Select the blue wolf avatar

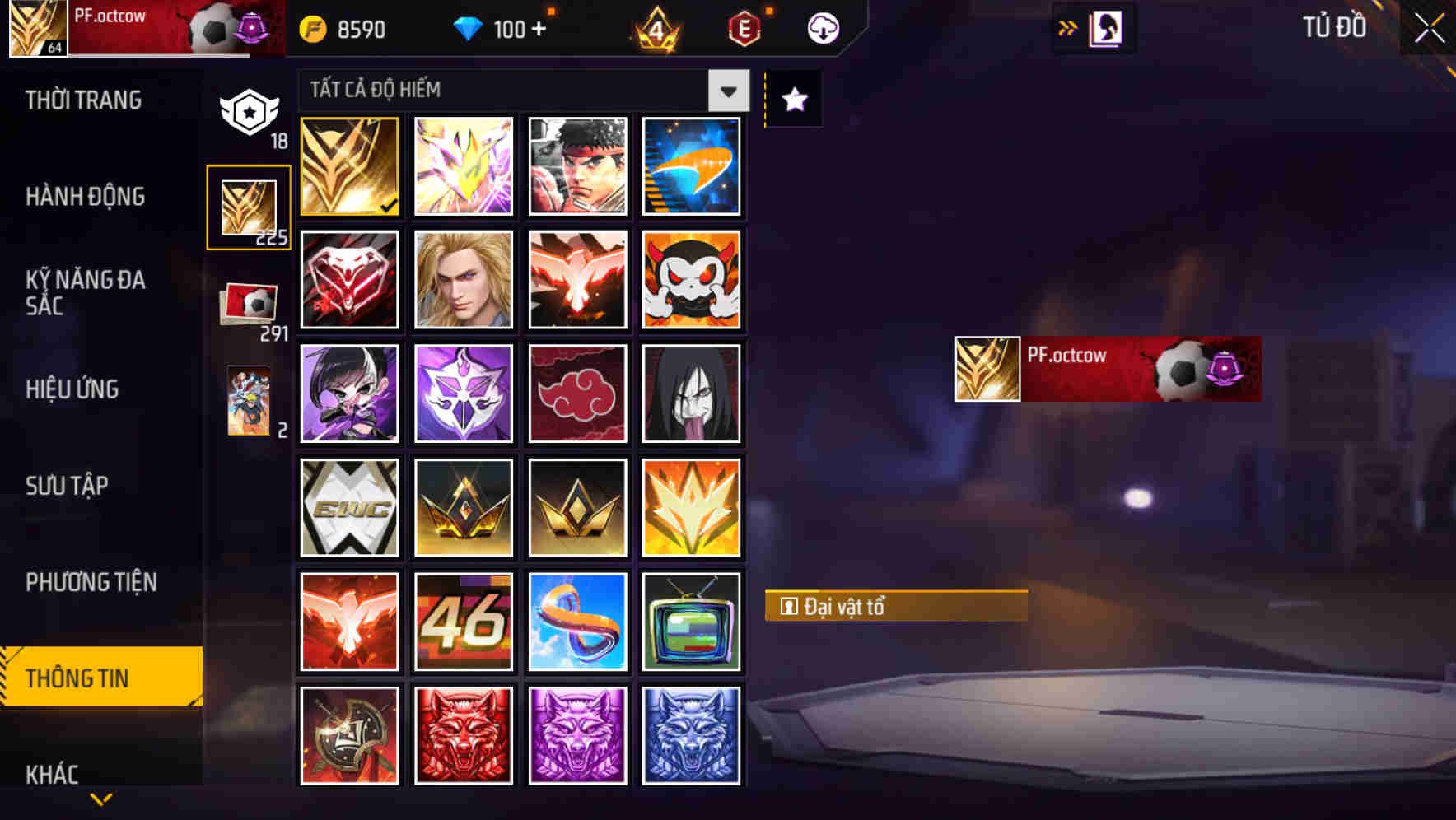tap(691, 735)
